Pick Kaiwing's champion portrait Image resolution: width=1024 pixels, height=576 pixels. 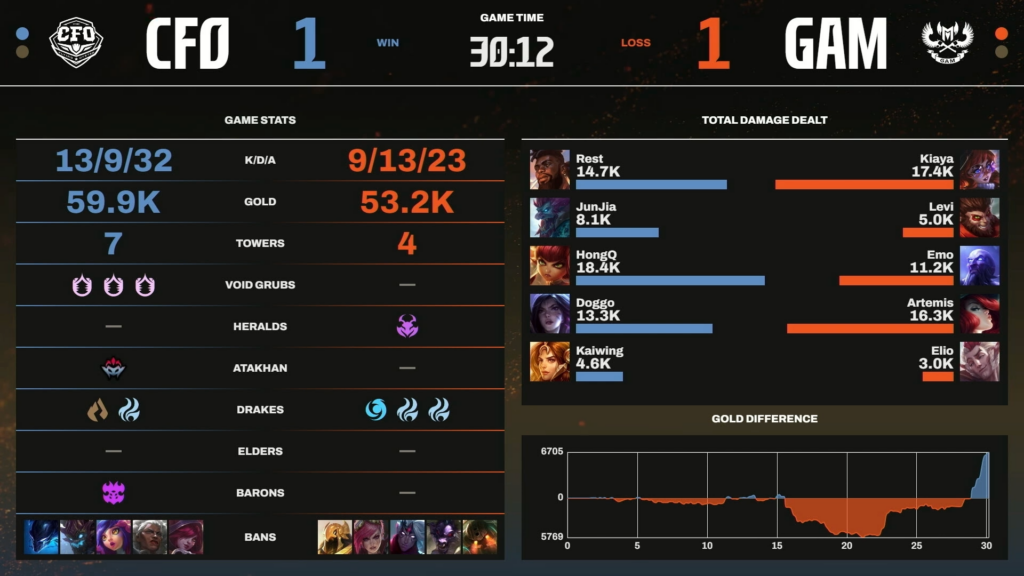[550, 362]
